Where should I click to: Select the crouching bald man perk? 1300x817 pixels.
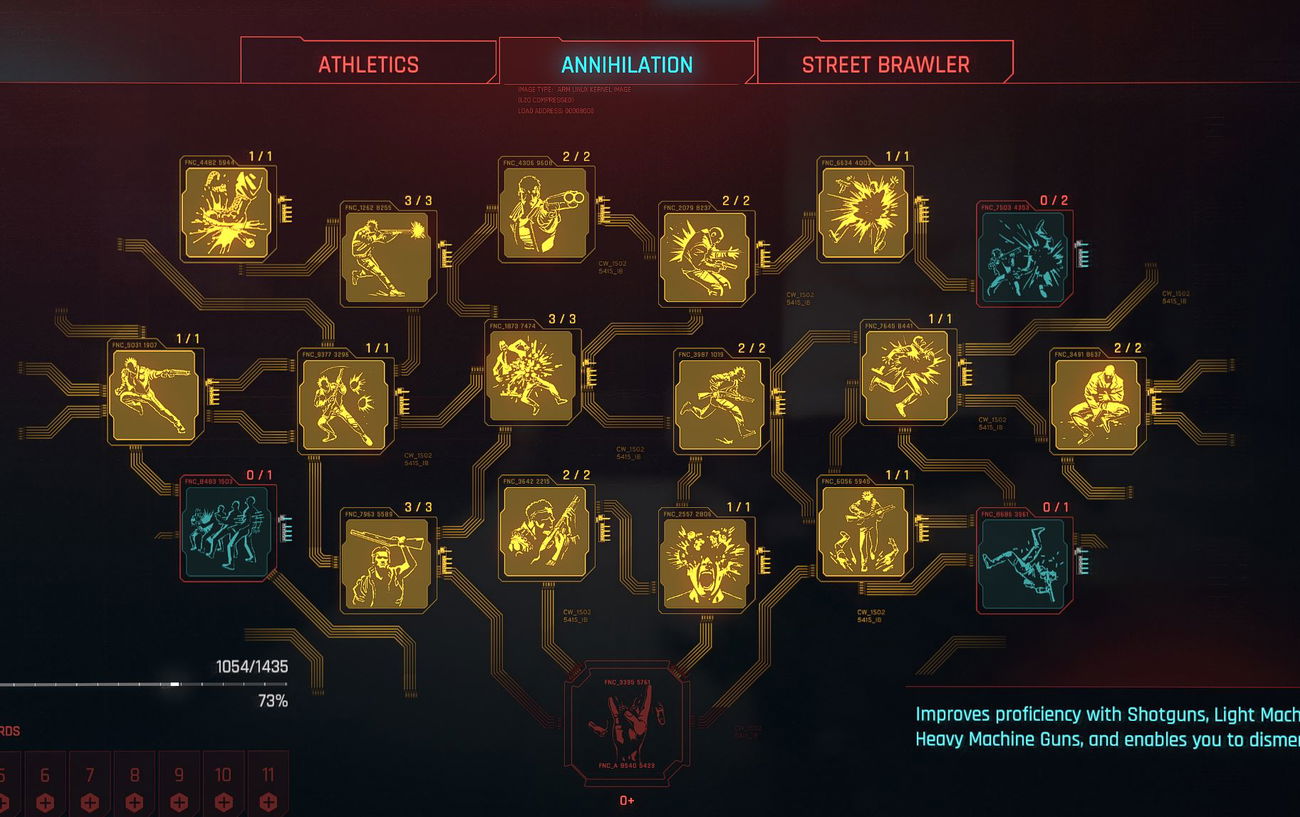pyautogui.click(x=1094, y=402)
